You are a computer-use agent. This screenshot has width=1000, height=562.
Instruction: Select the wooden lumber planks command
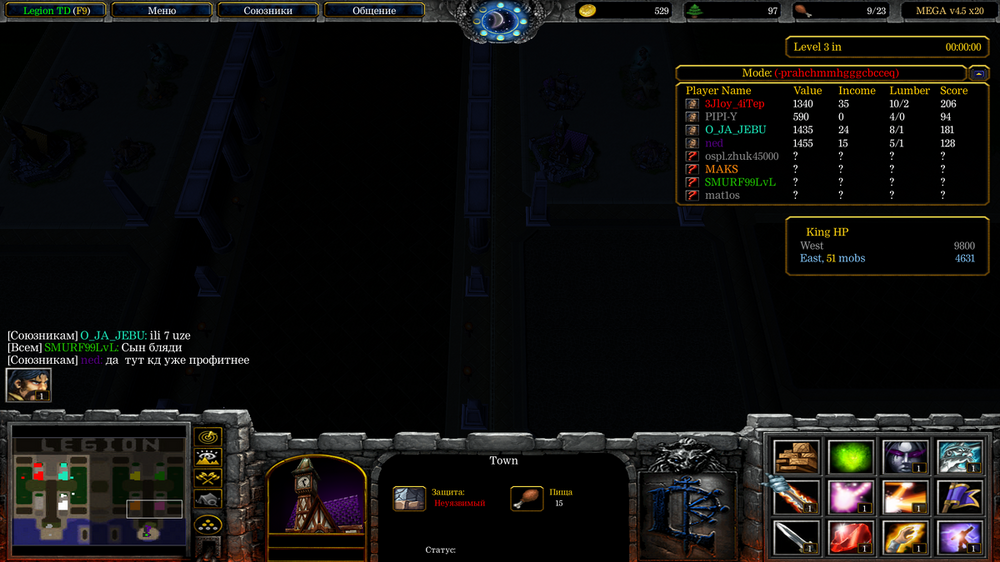pos(797,456)
